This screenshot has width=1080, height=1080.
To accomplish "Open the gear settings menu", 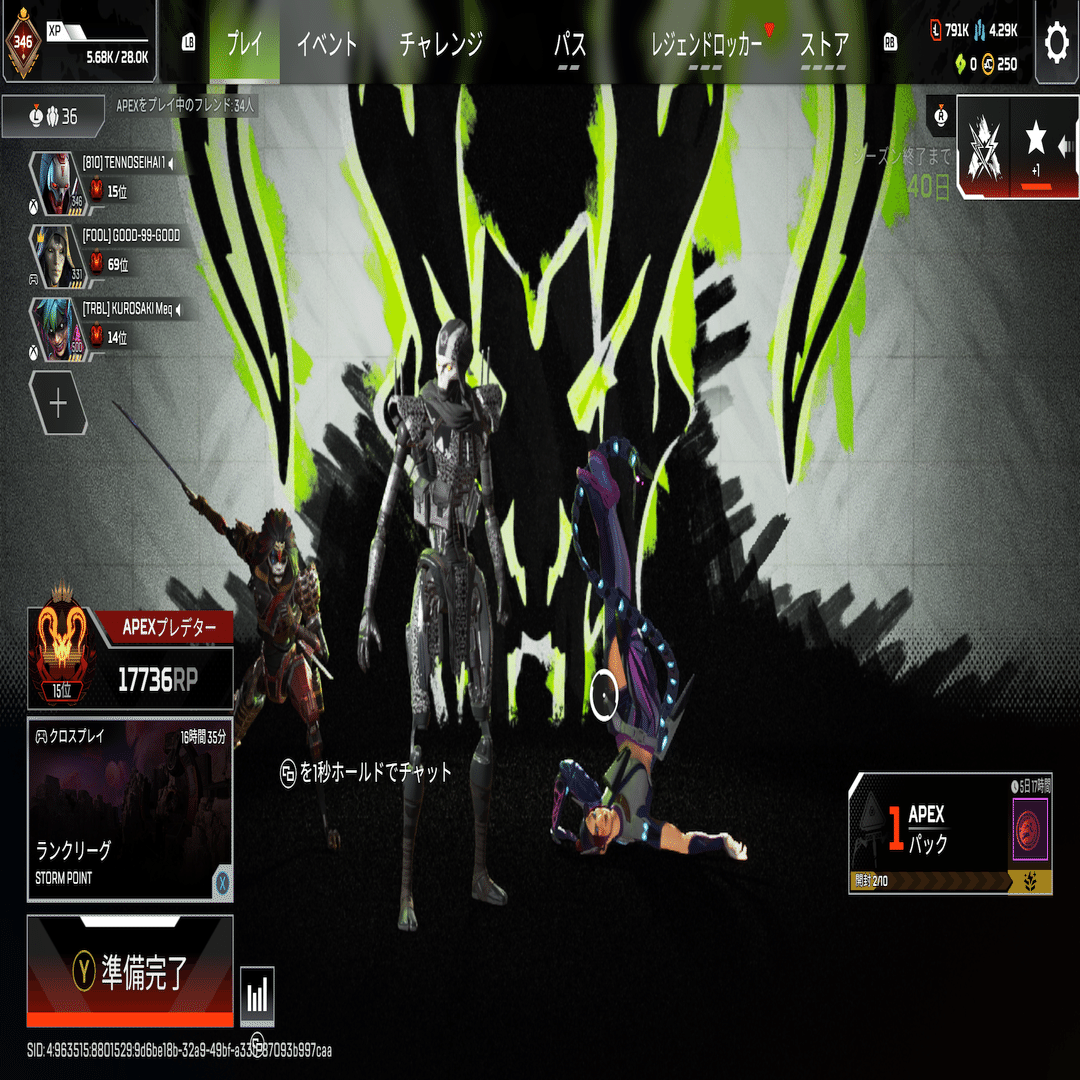I will (1056, 42).
